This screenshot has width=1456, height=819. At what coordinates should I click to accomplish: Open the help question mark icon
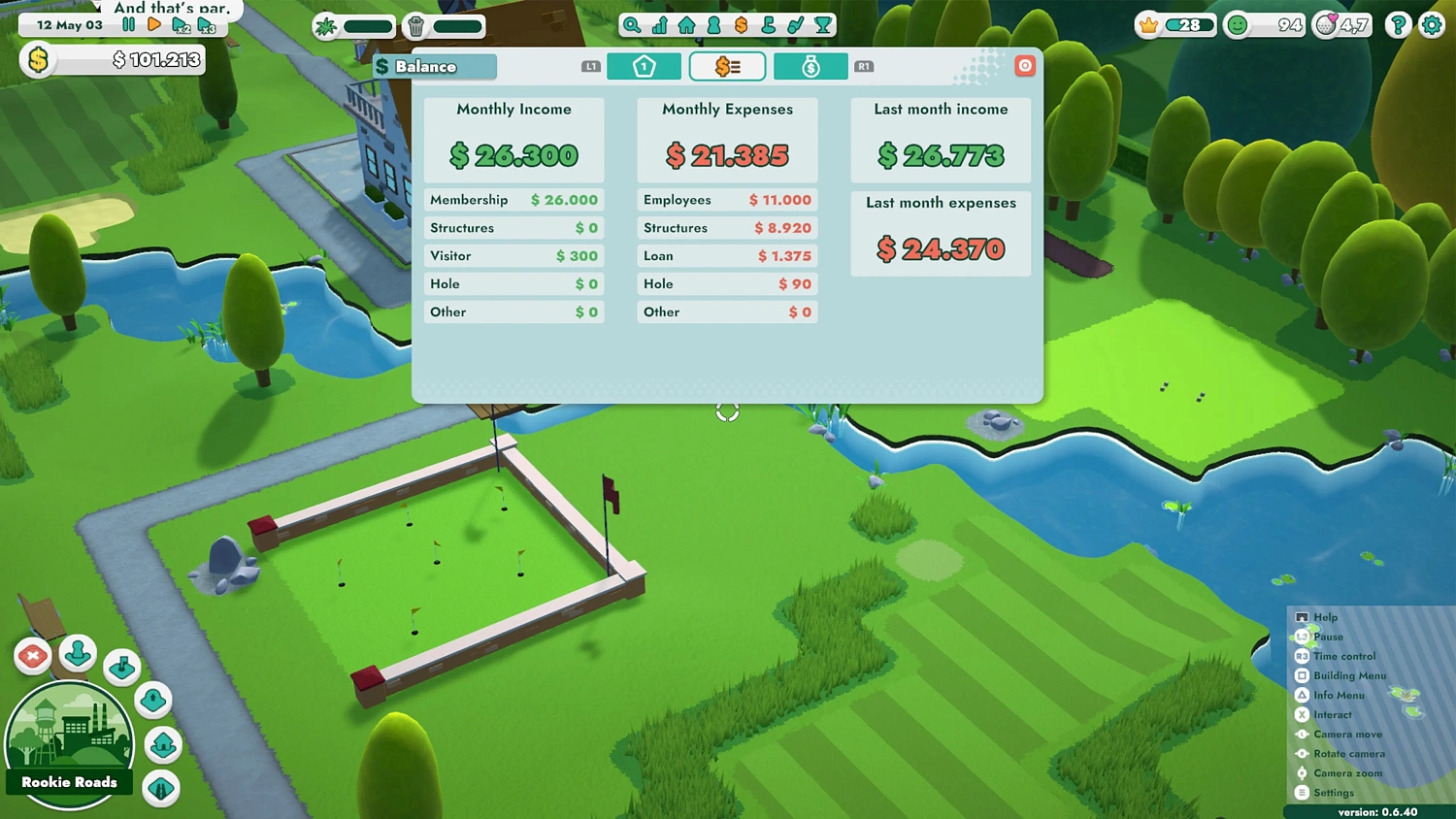[x=1398, y=25]
